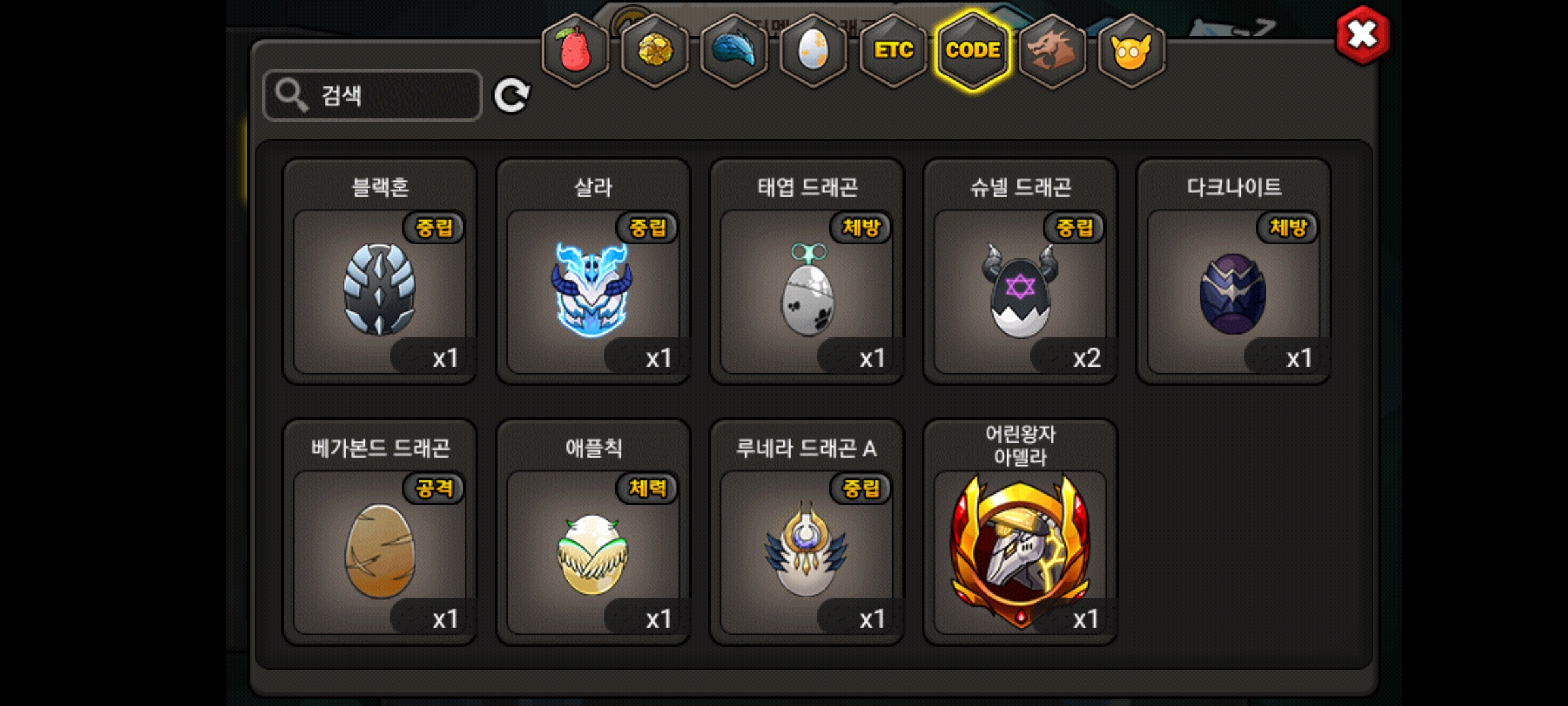The image size is (1568, 706).
Task: Switch to the red fruit food tab
Action: (575, 50)
